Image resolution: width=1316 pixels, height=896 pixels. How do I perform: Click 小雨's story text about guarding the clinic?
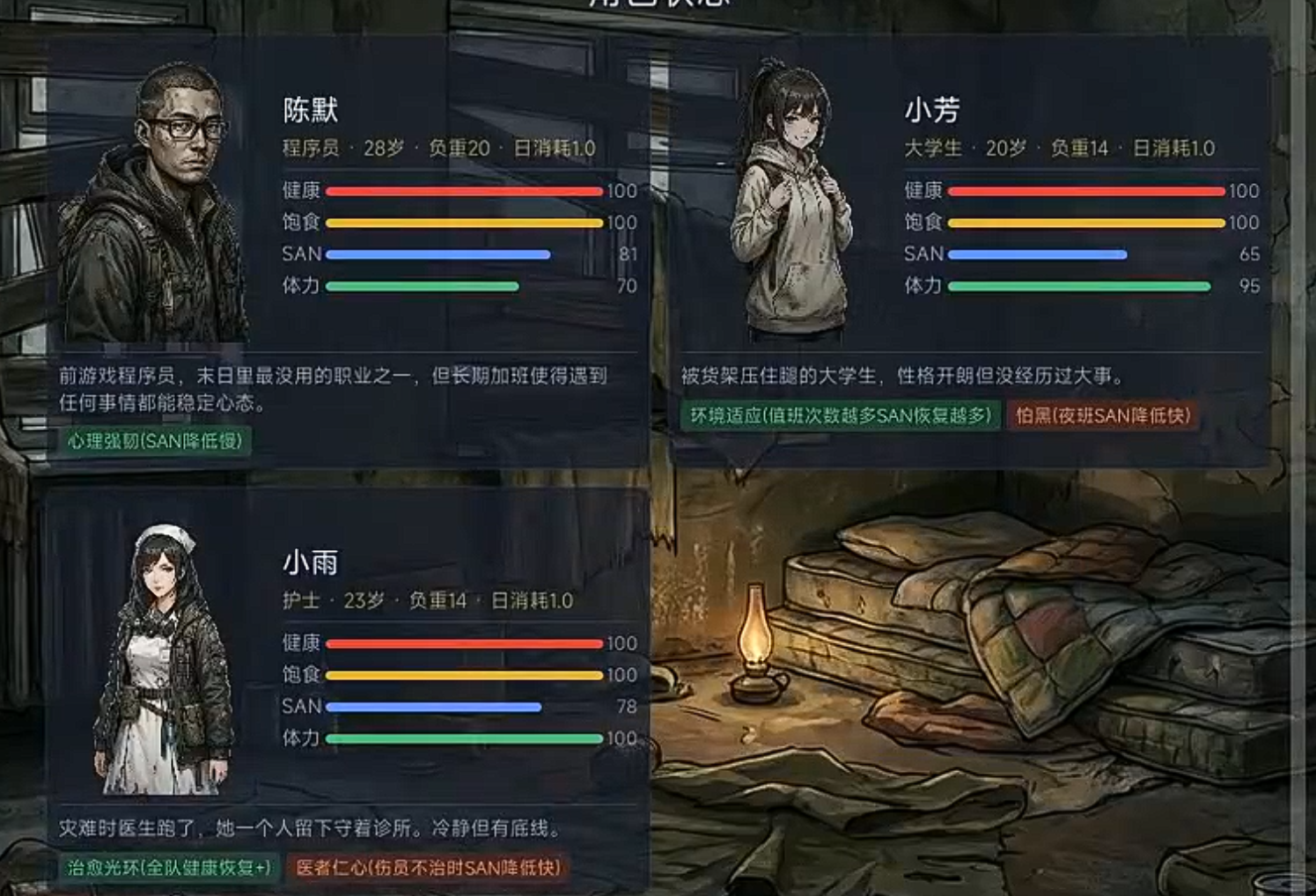(x=308, y=827)
